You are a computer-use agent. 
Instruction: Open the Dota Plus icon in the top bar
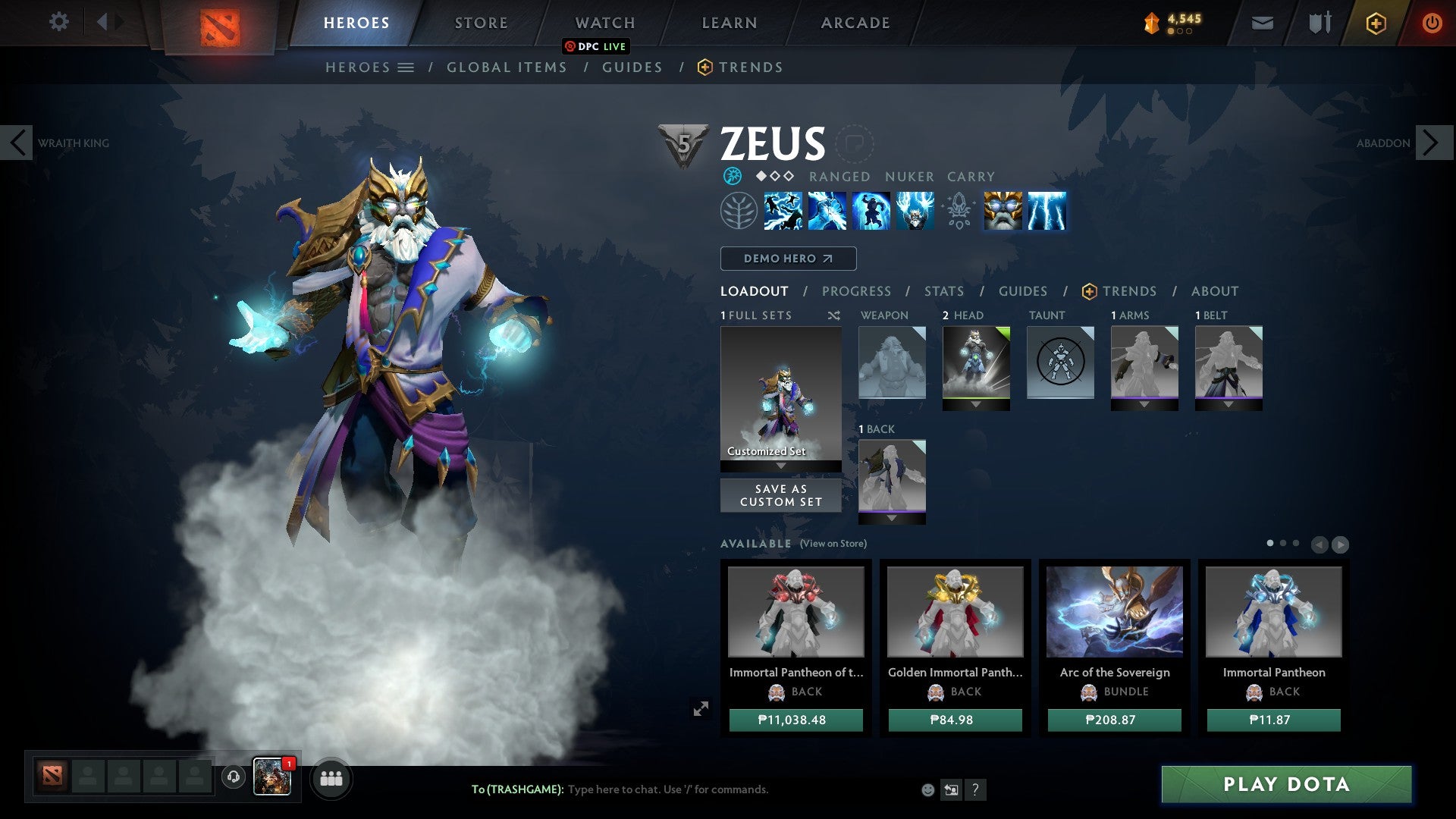(x=1377, y=23)
